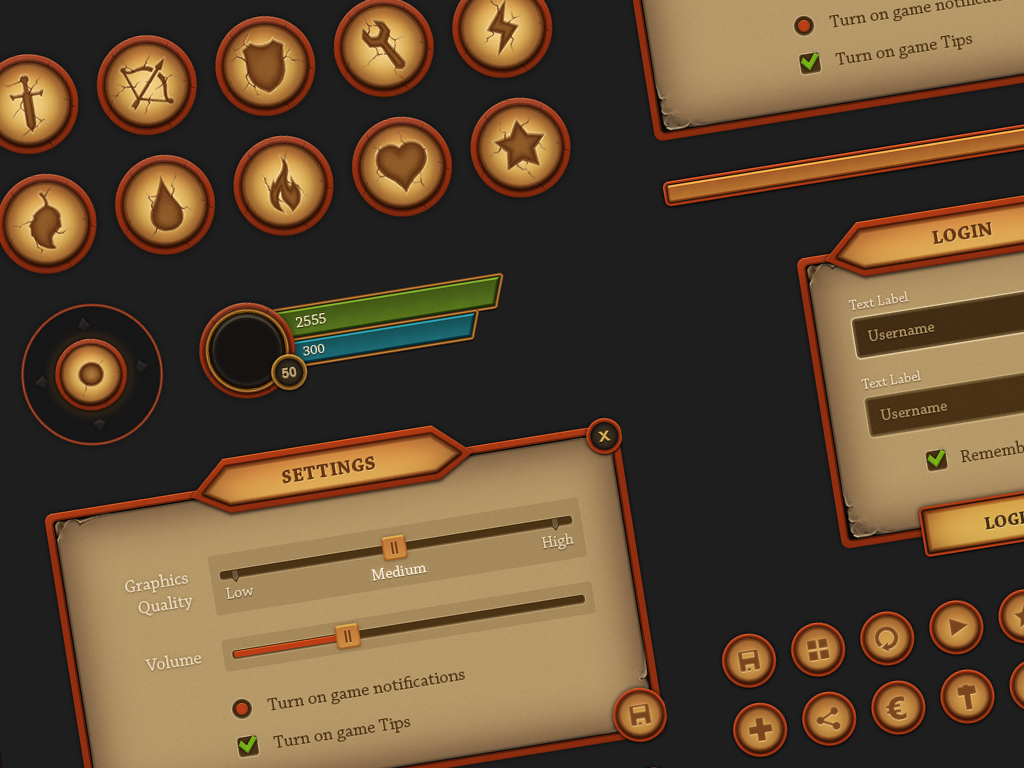This screenshot has height=768, width=1024.
Task: Hit the circular refresh arrow button
Action: 887,638
